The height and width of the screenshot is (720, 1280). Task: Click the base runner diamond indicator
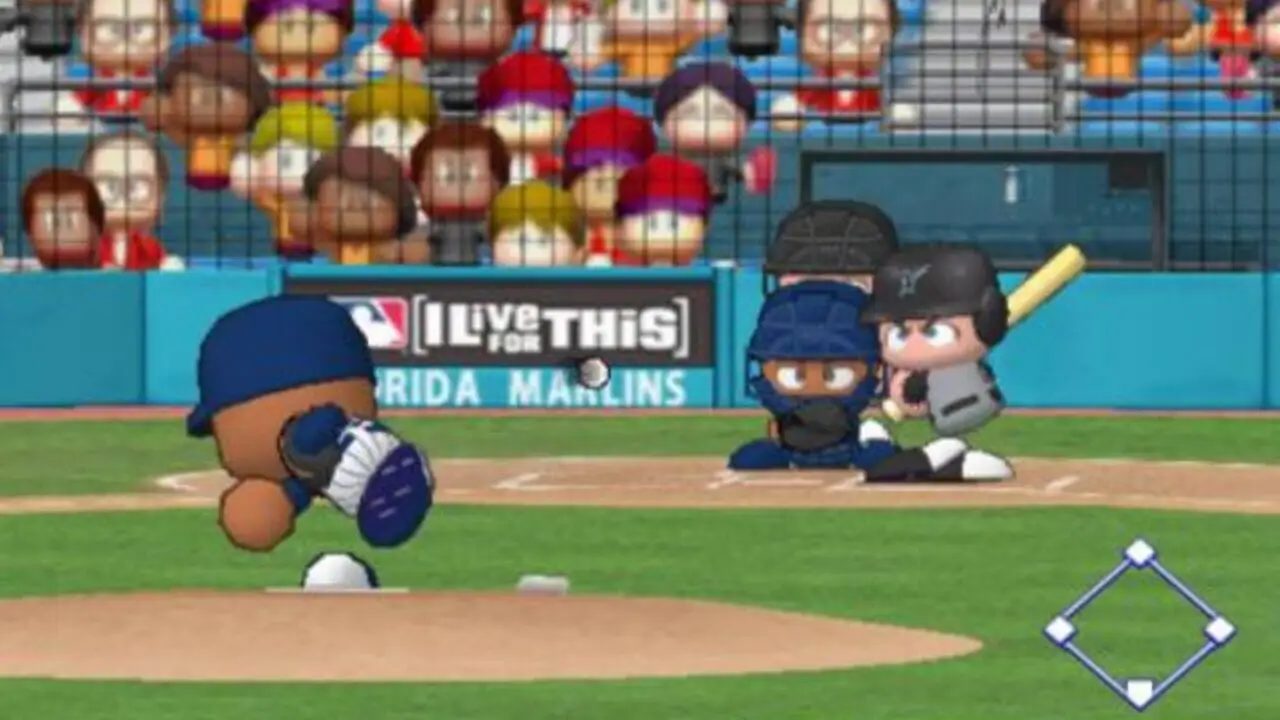(1139, 623)
